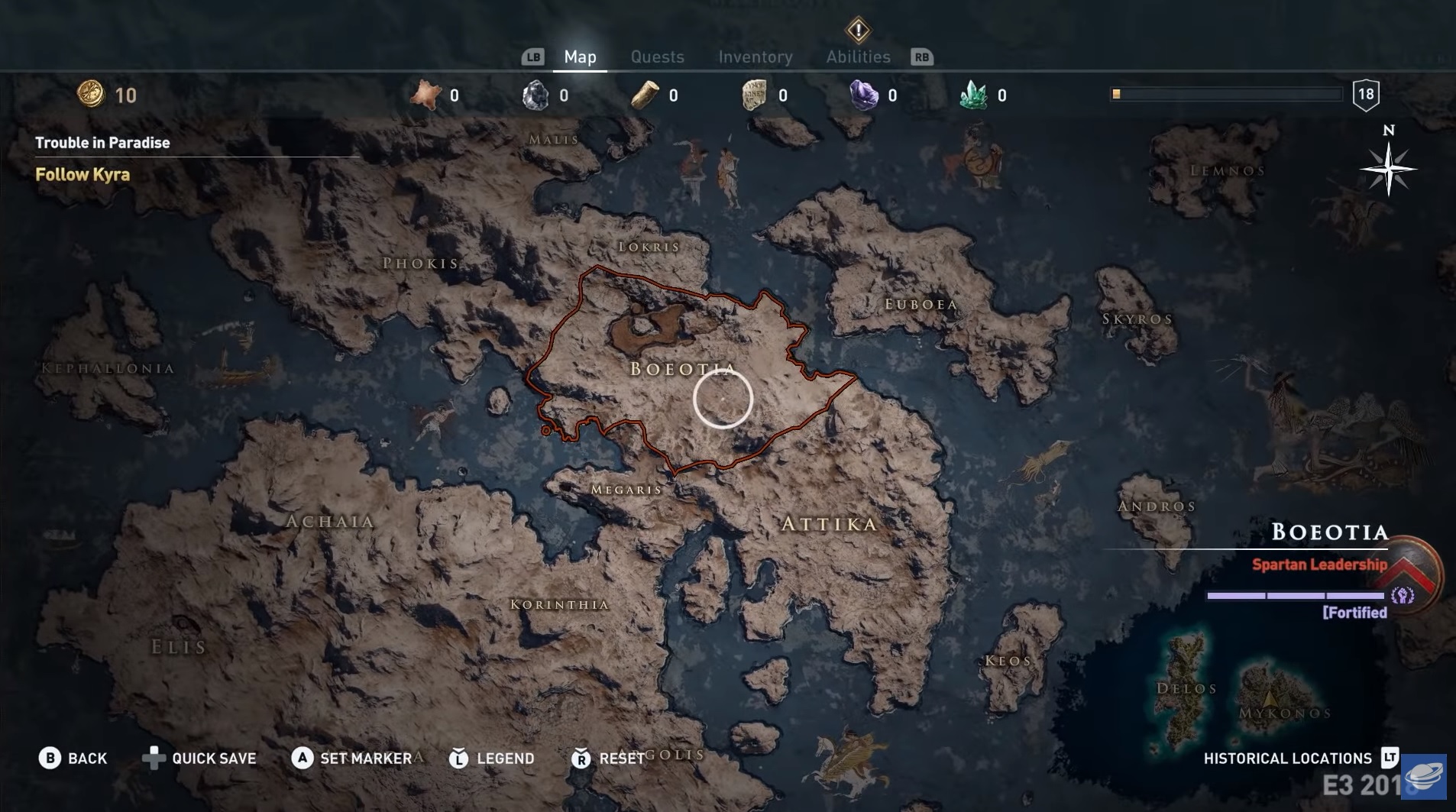Select the Achaia region label

click(x=330, y=522)
